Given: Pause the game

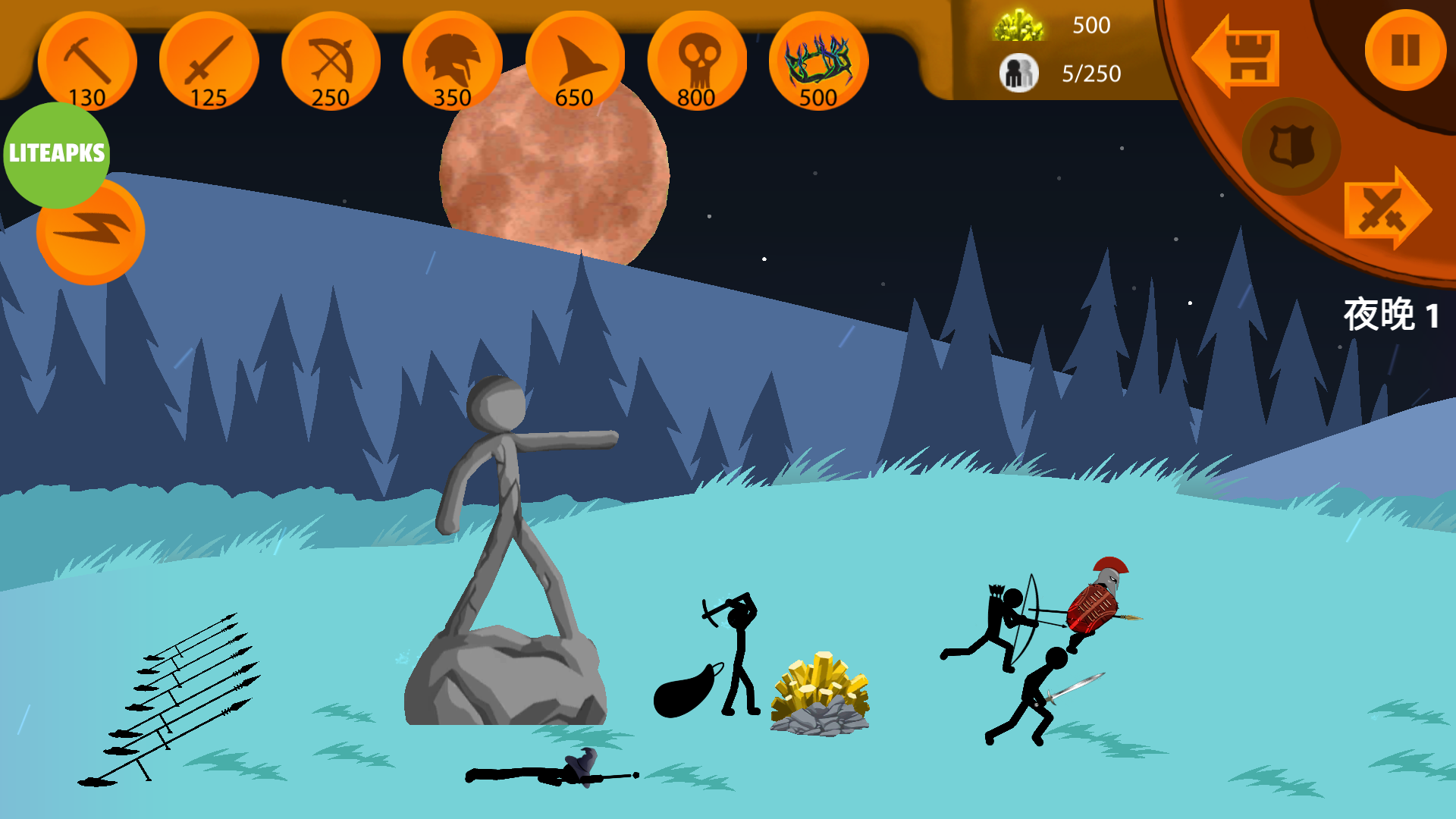Looking at the screenshot, I should coord(1405,50).
